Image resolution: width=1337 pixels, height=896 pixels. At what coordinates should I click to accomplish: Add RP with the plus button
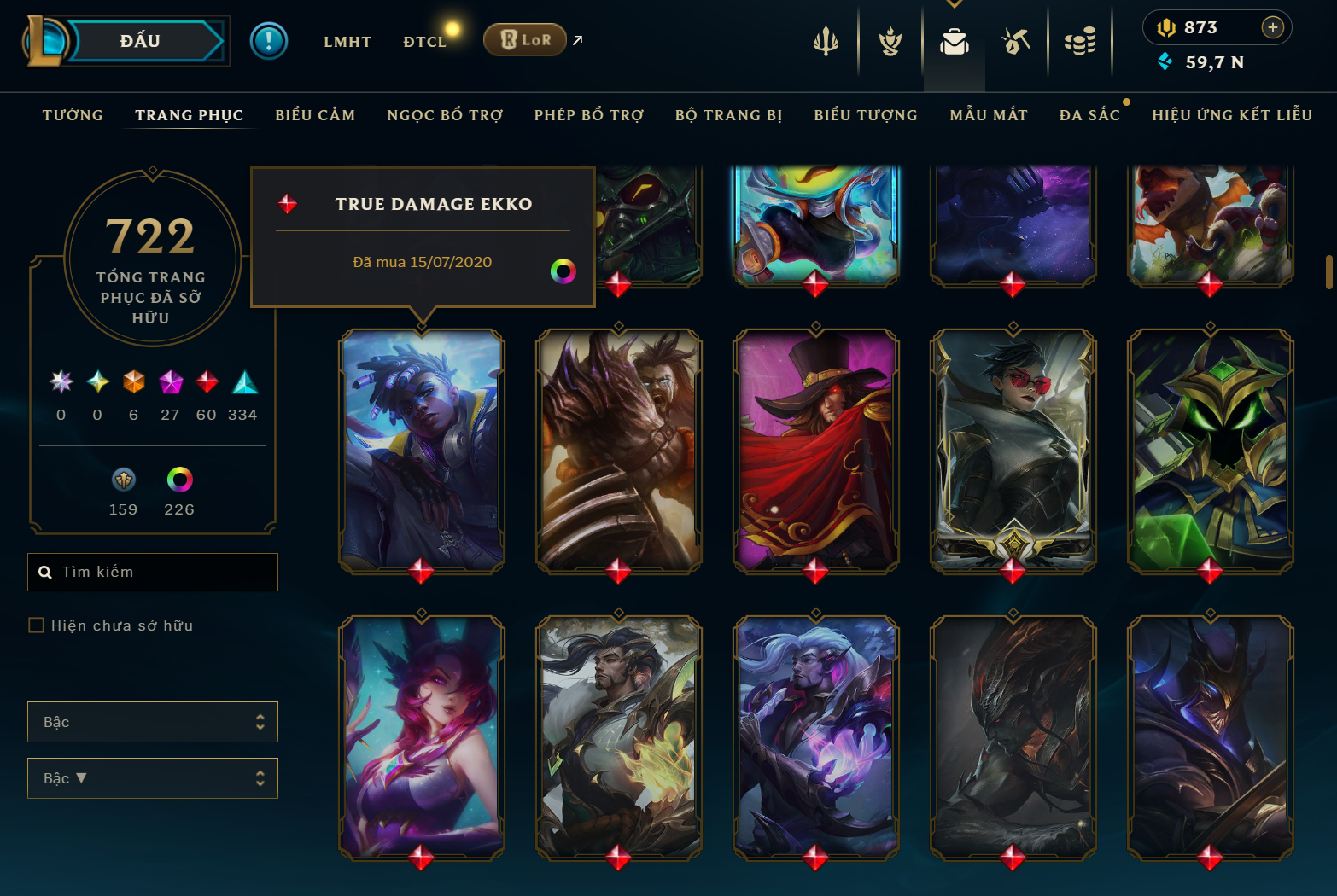click(1272, 27)
